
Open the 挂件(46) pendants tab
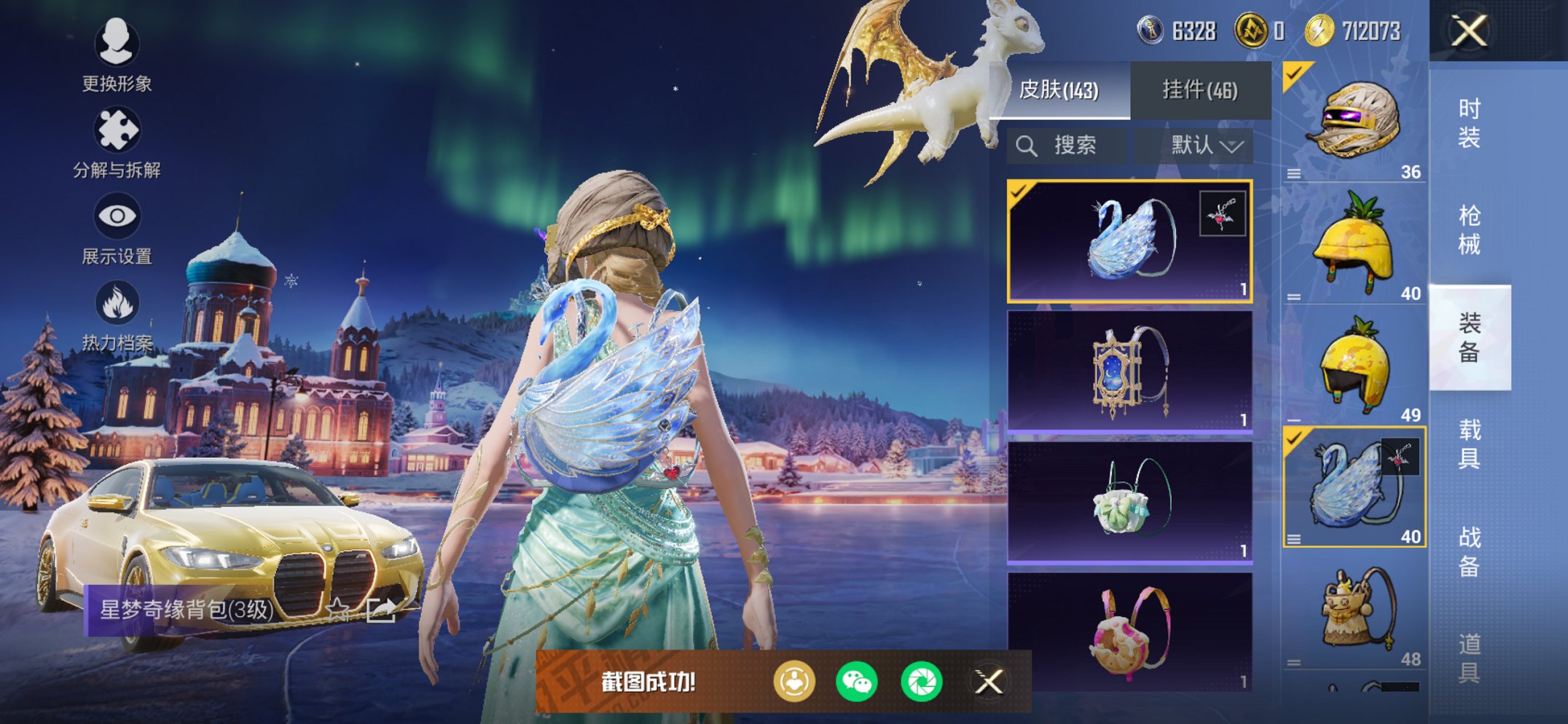[x=1199, y=90]
